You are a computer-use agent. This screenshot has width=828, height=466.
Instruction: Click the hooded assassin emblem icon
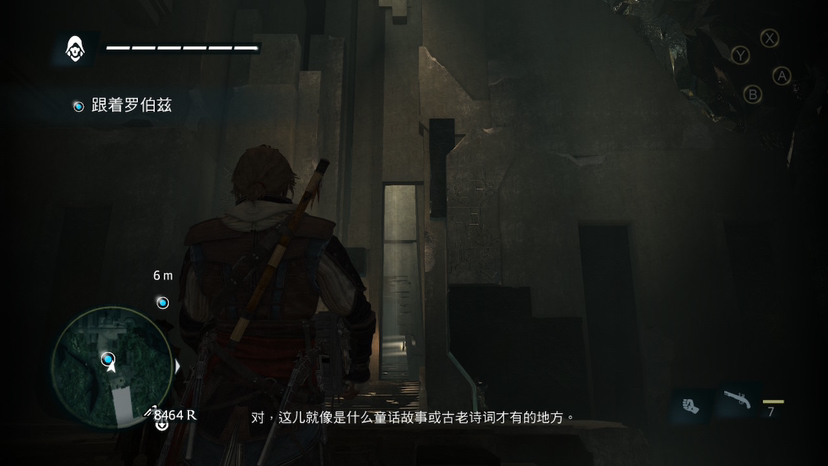(x=74, y=47)
